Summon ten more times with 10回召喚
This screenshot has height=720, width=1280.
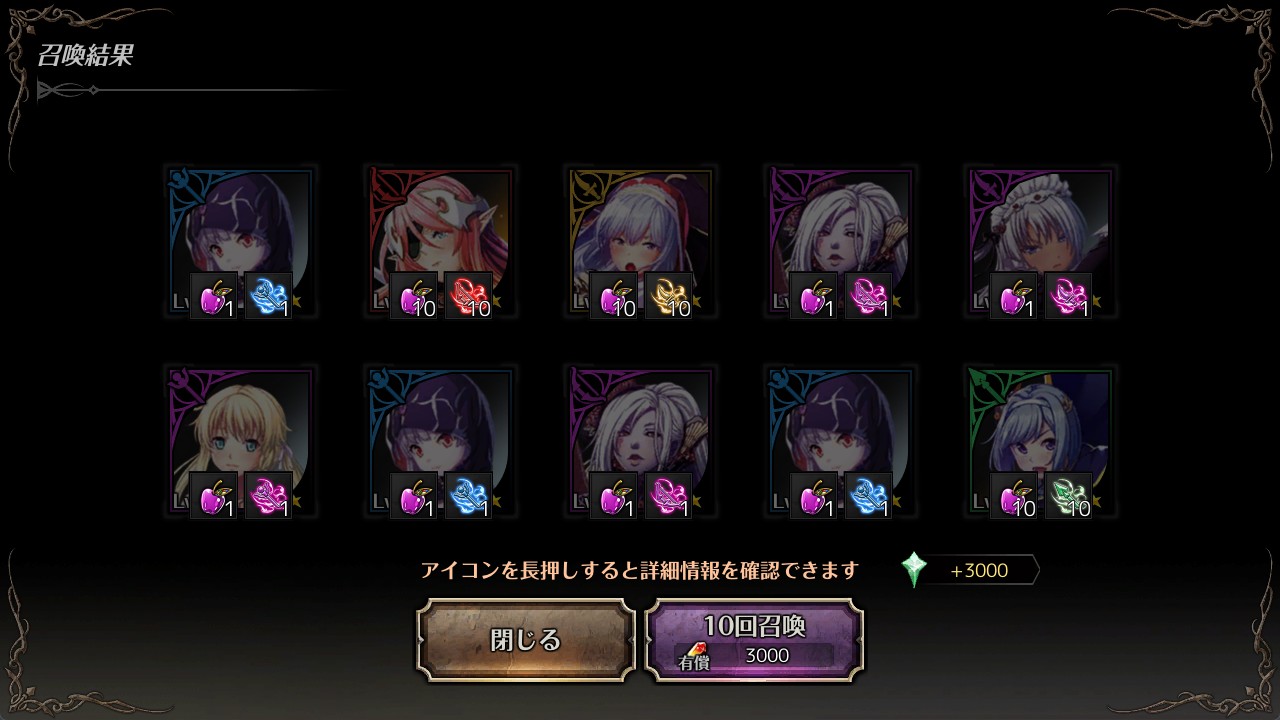754,640
